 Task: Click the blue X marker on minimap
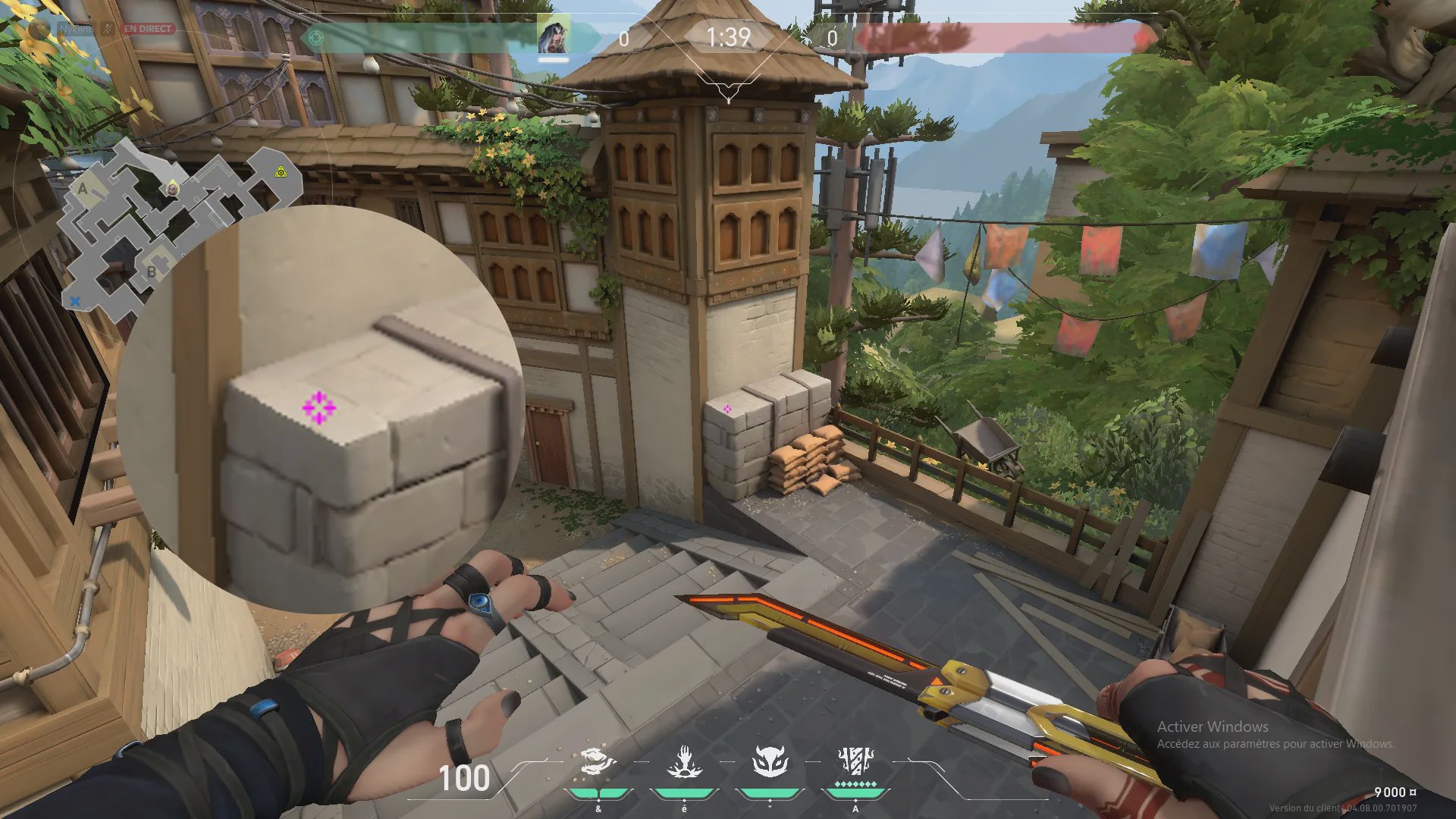click(x=75, y=301)
